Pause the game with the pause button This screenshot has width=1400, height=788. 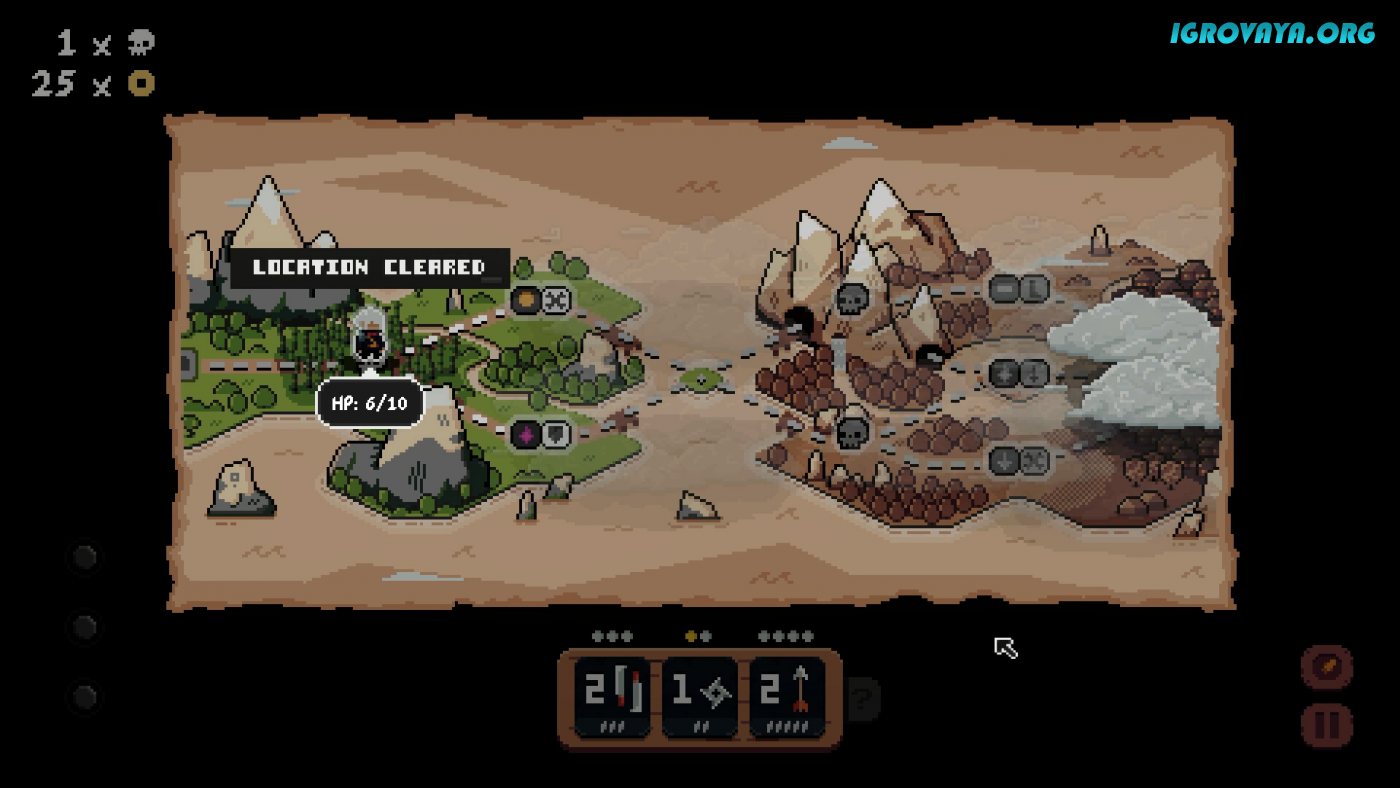point(1326,725)
